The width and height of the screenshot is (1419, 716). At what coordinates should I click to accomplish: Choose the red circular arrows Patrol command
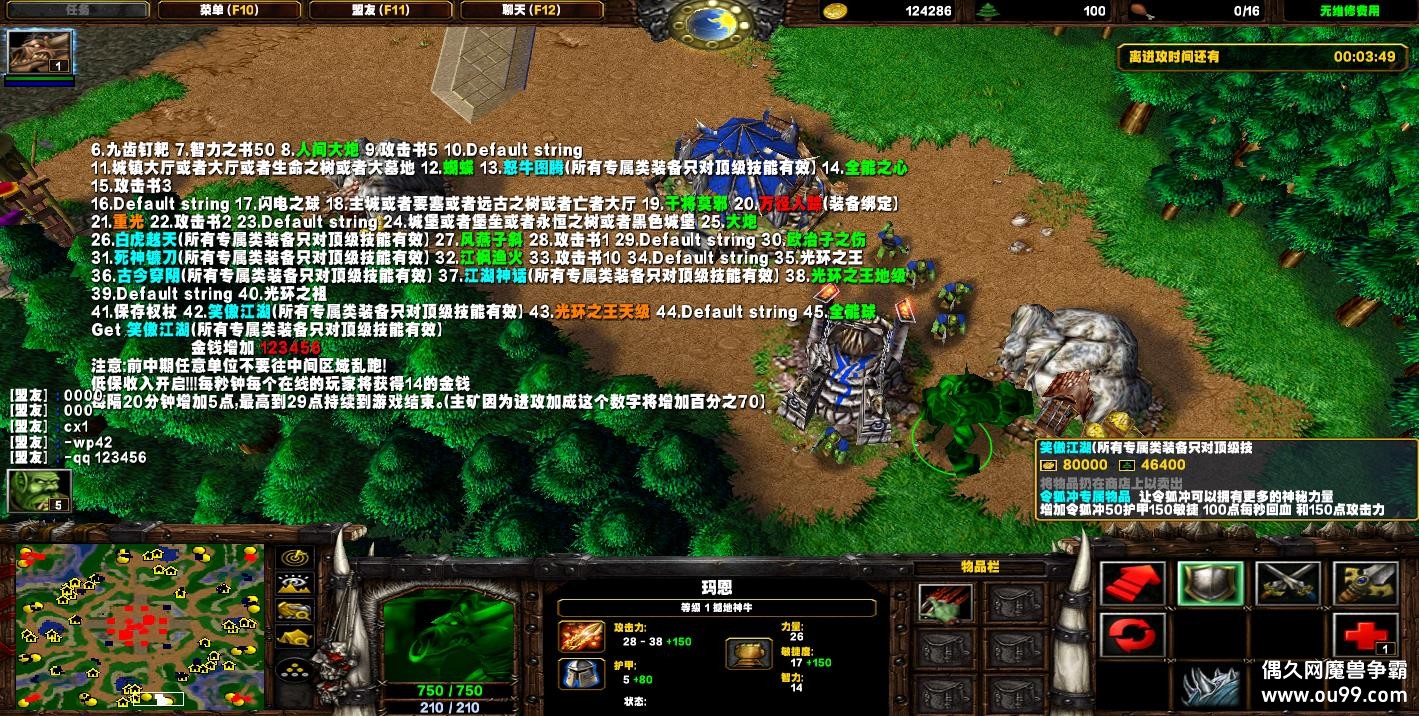[x=1132, y=635]
